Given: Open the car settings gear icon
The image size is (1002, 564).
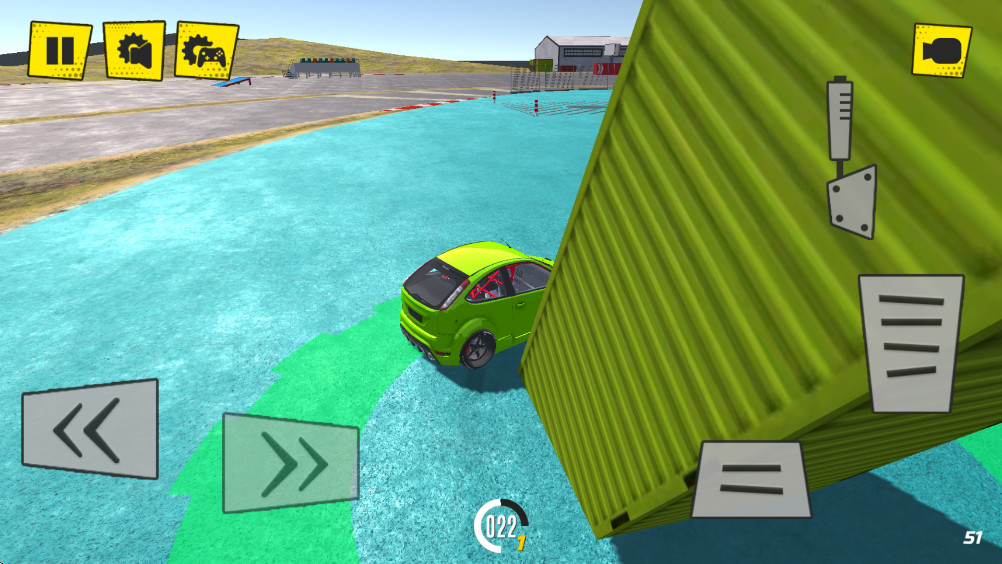Looking at the screenshot, I should coord(134,50).
